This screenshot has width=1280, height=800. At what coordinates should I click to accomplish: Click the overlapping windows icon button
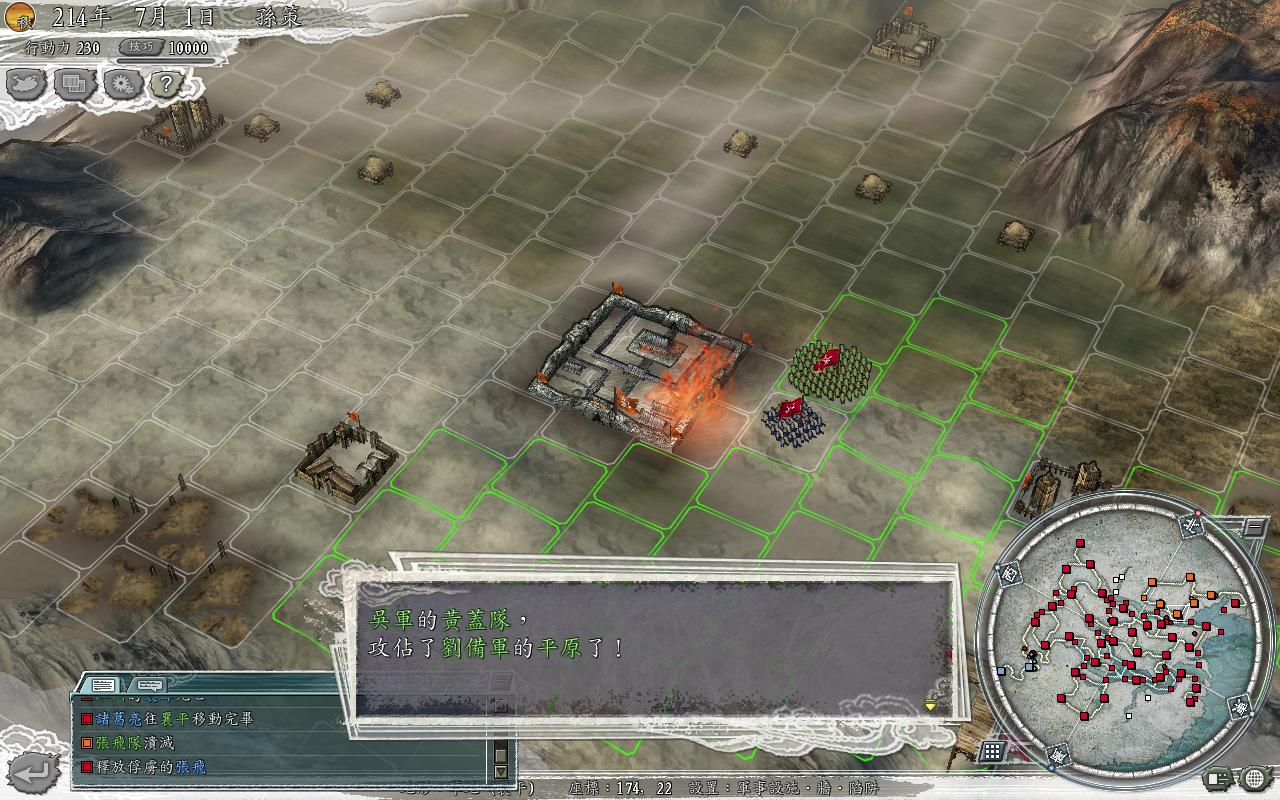coord(75,85)
